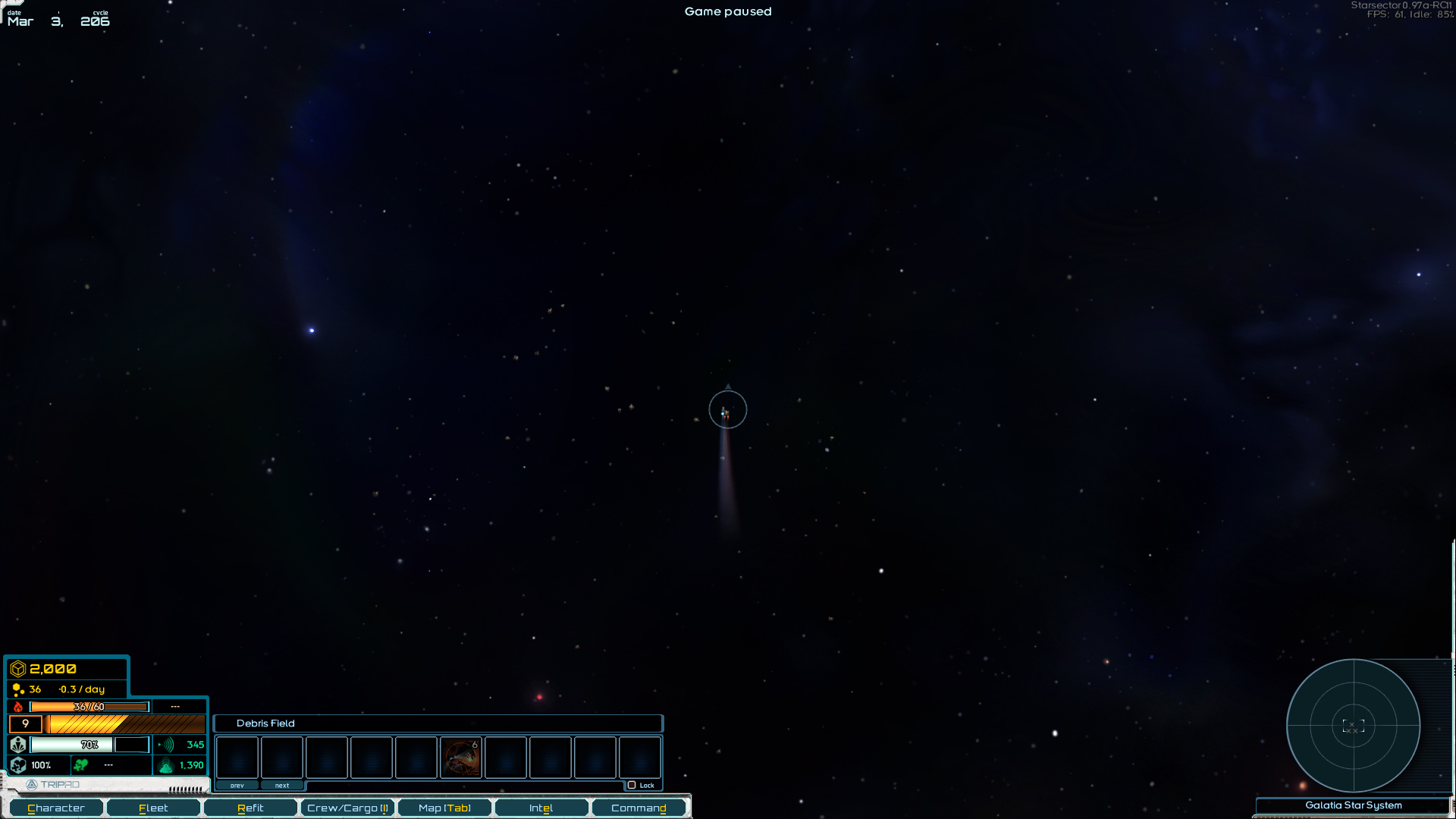Image resolution: width=1456 pixels, height=819 pixels.
Task: Click the sensor strength ship icon beside 1,390
Action: tap(165, 765)
